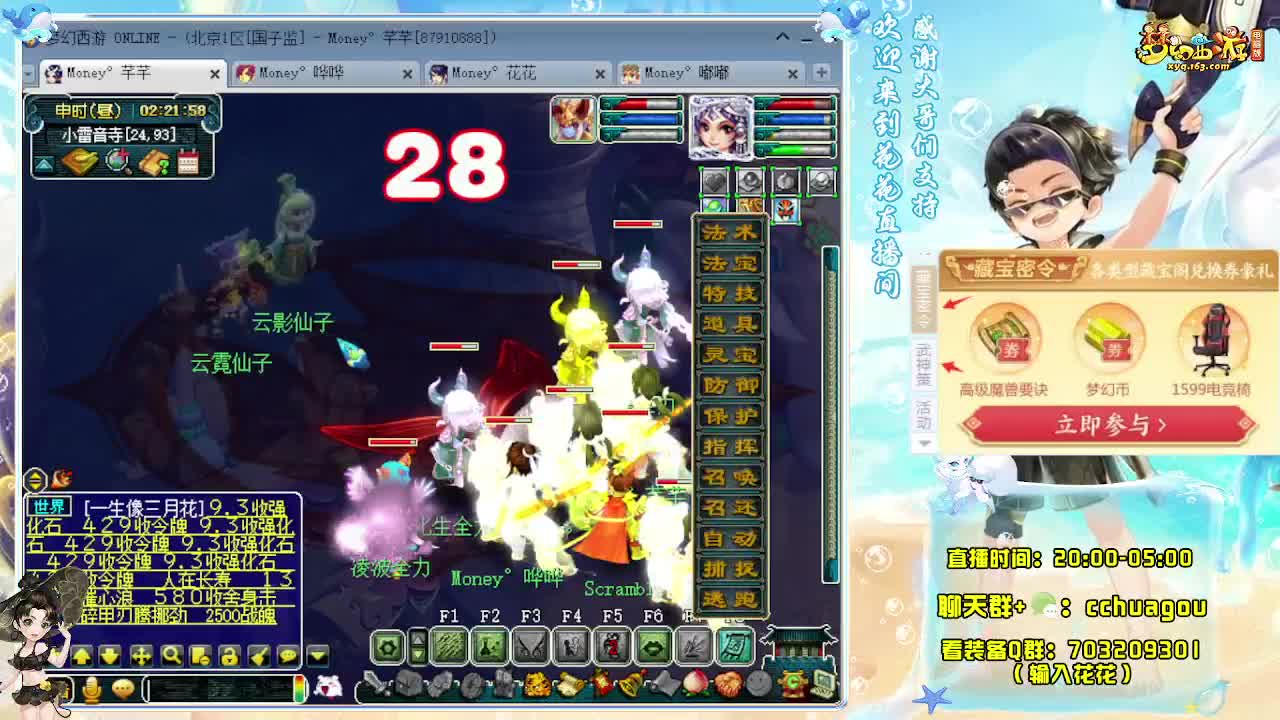The width and height of the screenshot is (1280, 720).
Task: Click the microphone voice icon beside the chat bar
Action: (92, 690)
